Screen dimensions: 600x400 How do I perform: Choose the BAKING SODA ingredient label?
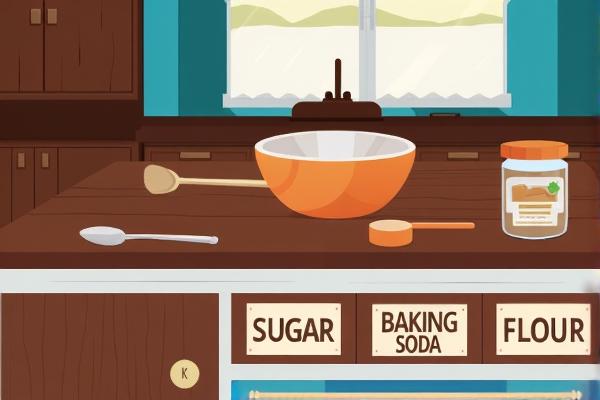[x=420, y=331]
